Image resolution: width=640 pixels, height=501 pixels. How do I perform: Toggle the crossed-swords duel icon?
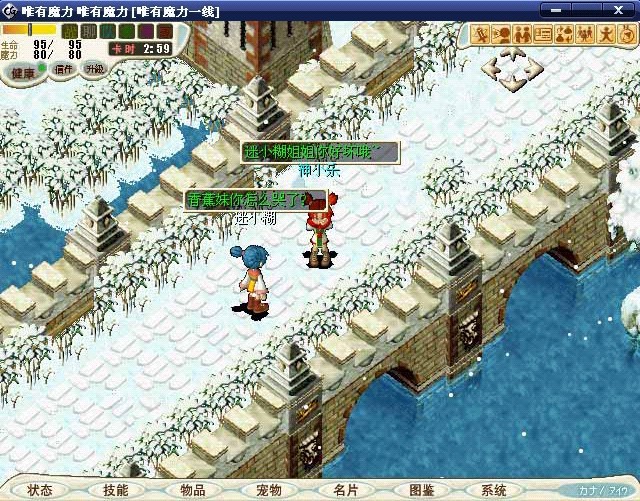tap(481, 33)
